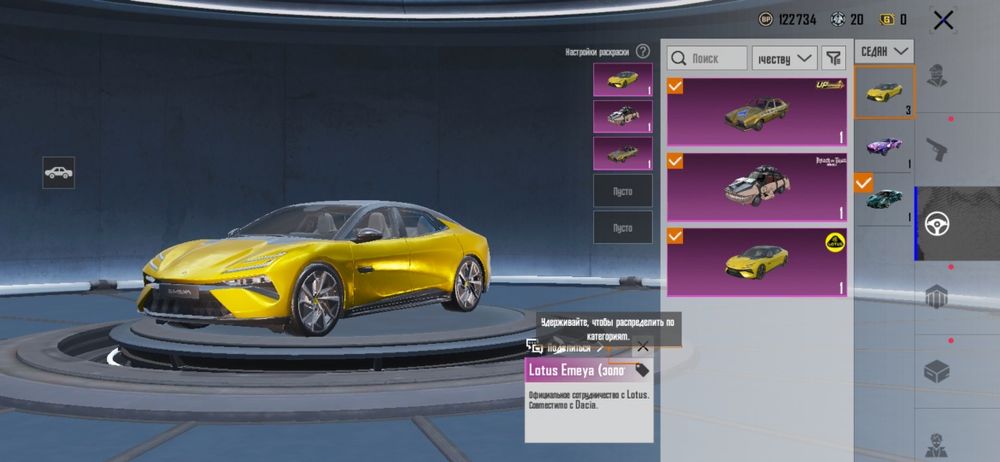Image resolution: width=1000 pixels, height=462 pixels.
Task: Choose the gold UP rally car skin
Action: click(x=757, y=112)
